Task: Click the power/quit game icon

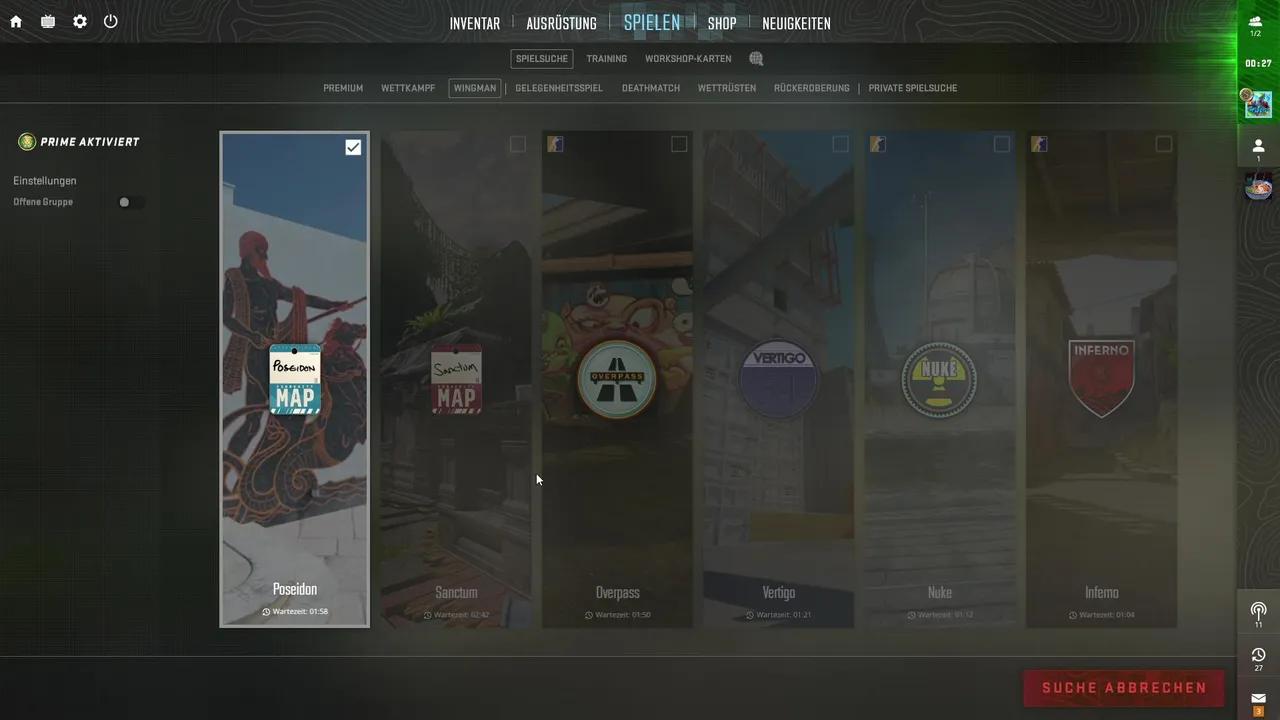Action: click(x=110, y=21)
